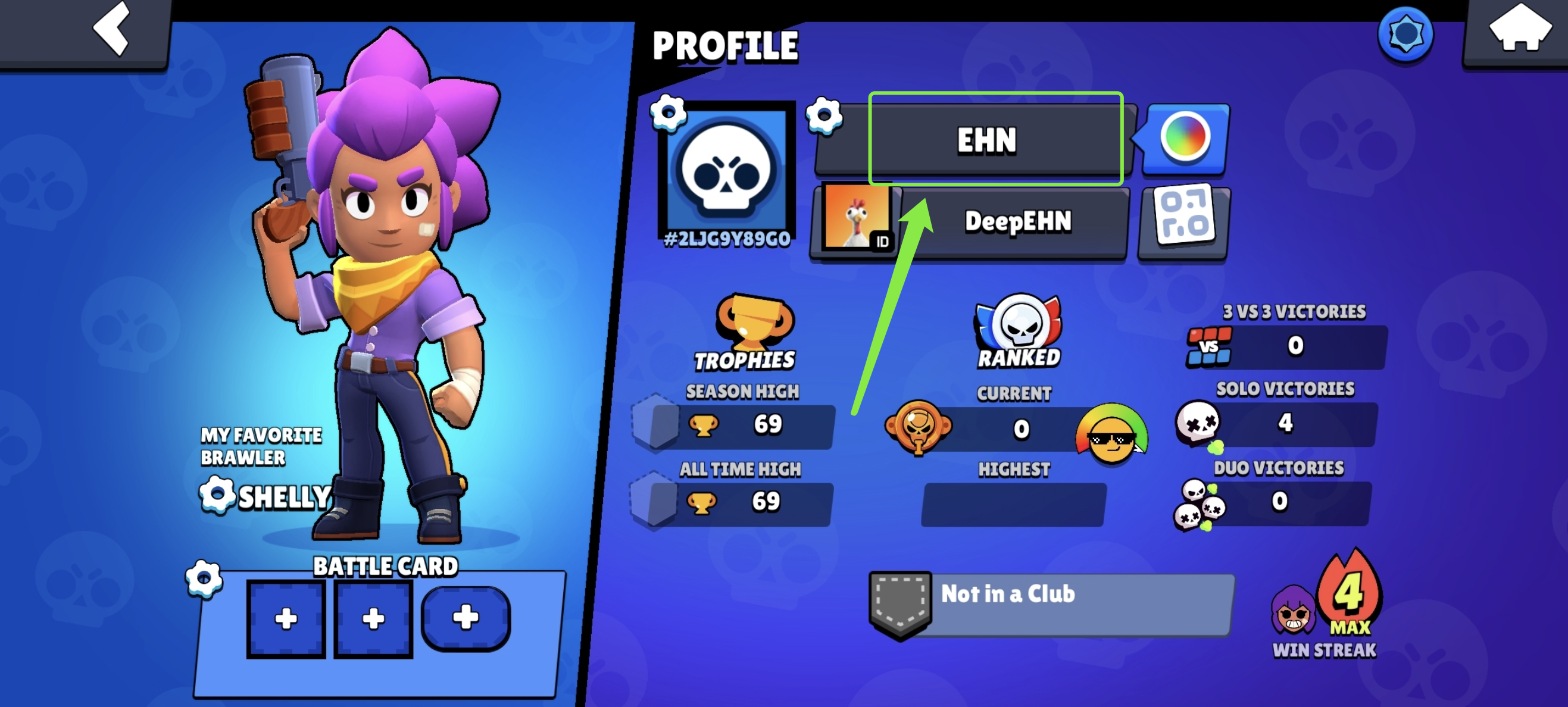Copy the player tag #2LJG9Y89G0
This screenshot has width=1568, height=707.
tap(727, 240)
